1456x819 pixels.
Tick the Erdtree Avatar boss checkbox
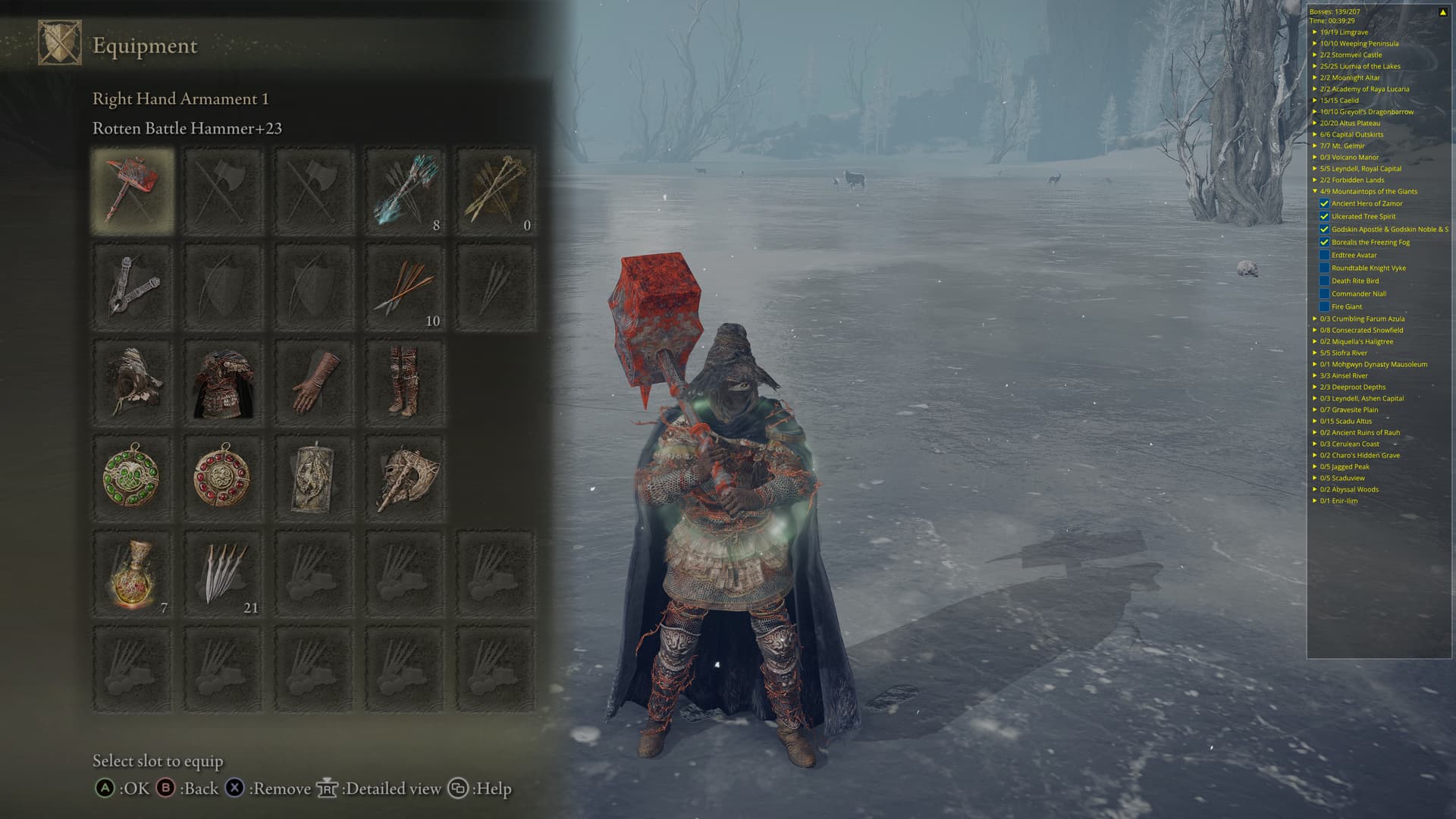click(x=1324, y=256)
